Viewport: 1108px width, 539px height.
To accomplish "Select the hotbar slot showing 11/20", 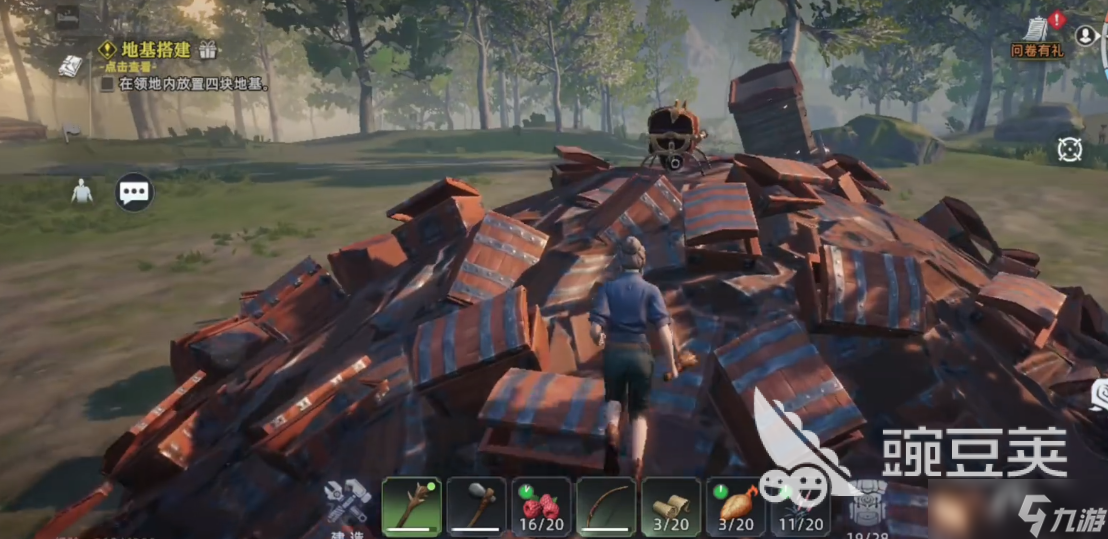I will (800, 506).
